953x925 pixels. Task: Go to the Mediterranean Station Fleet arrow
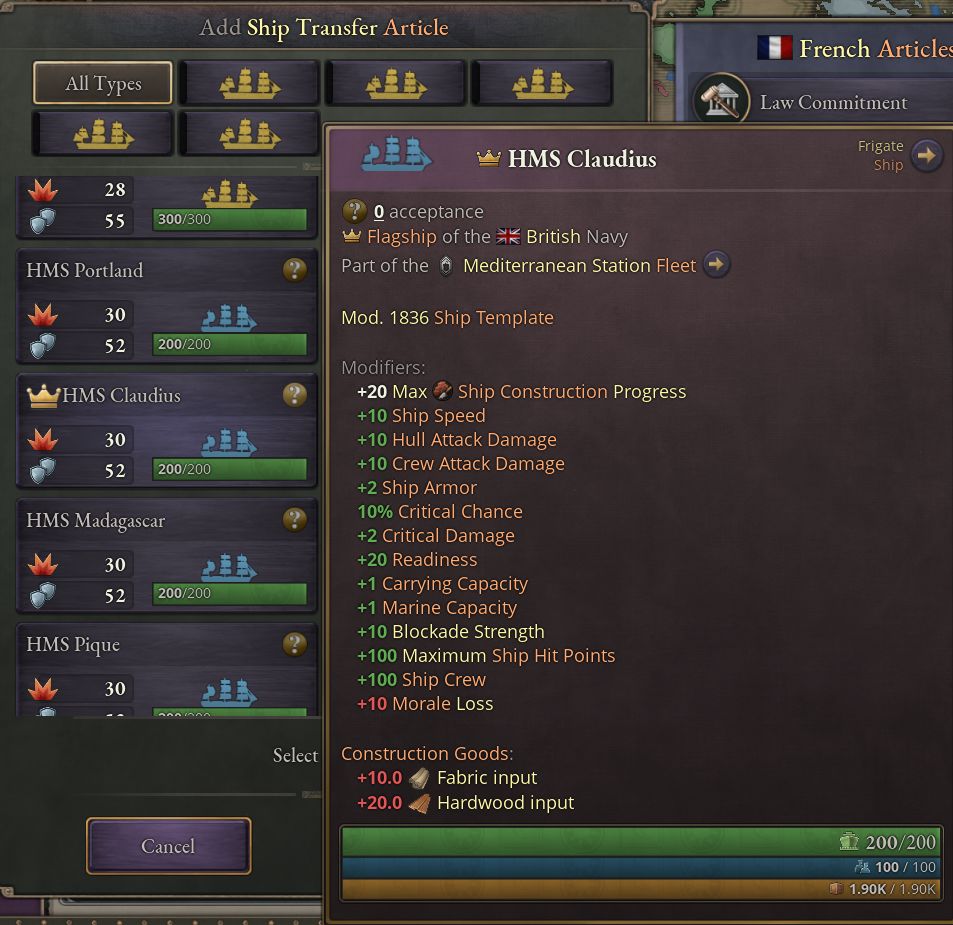[716, 265]
